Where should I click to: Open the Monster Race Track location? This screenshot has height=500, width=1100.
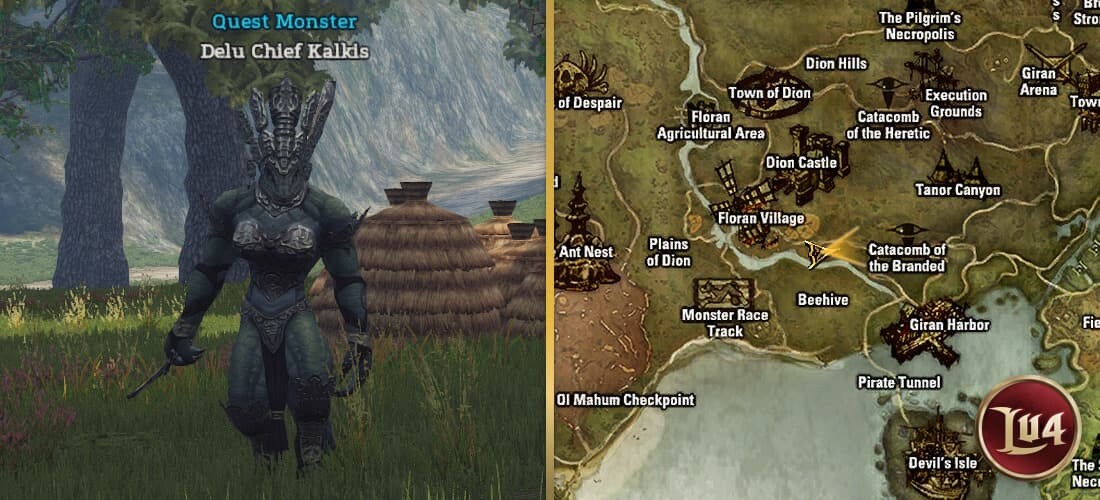[x=727, y=293]
